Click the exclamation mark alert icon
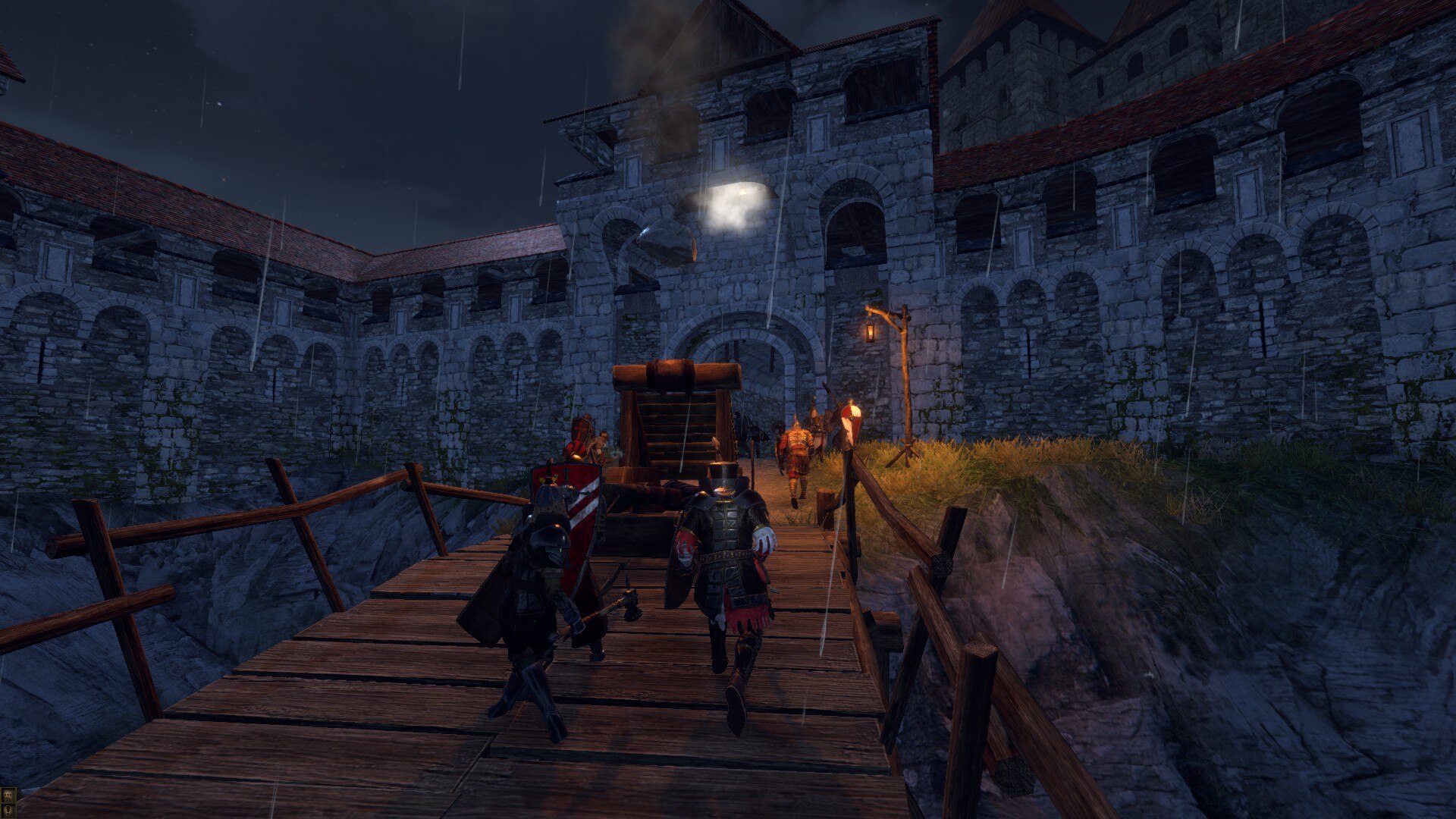The image size is (1456, 819). (8, 811)
